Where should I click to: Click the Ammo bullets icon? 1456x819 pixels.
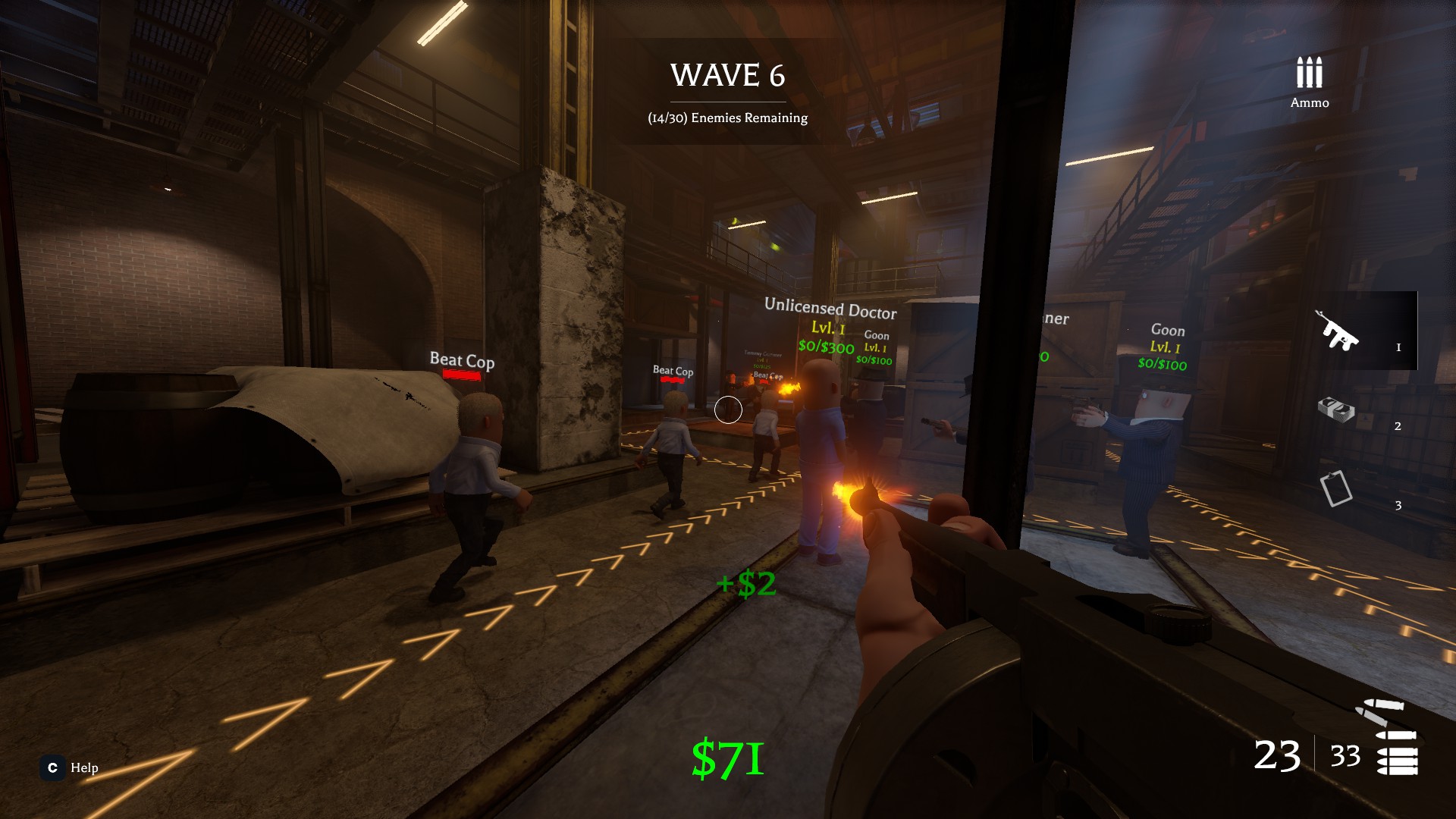tap(1309, 74)
